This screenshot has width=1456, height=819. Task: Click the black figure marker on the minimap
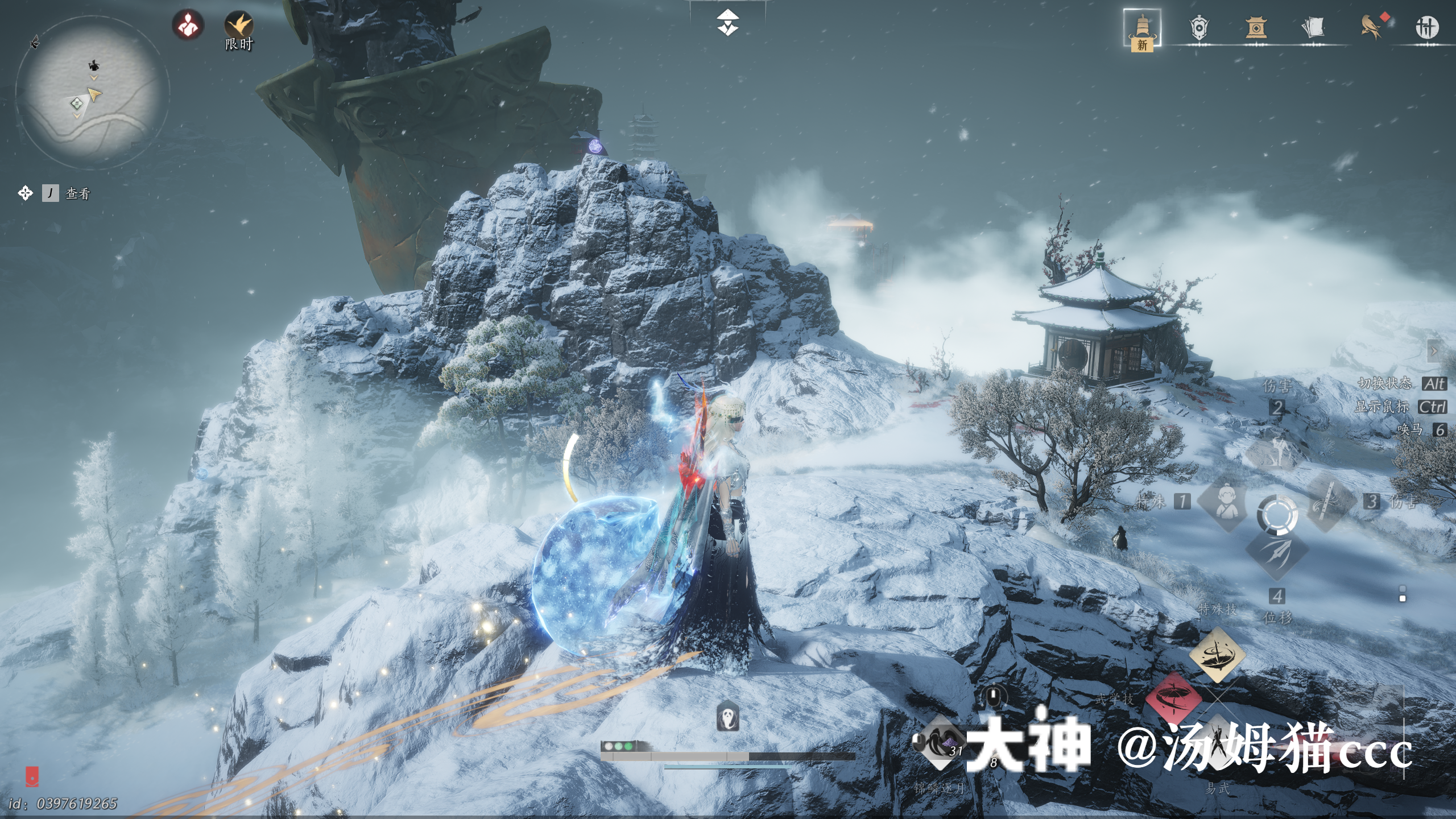94,65
